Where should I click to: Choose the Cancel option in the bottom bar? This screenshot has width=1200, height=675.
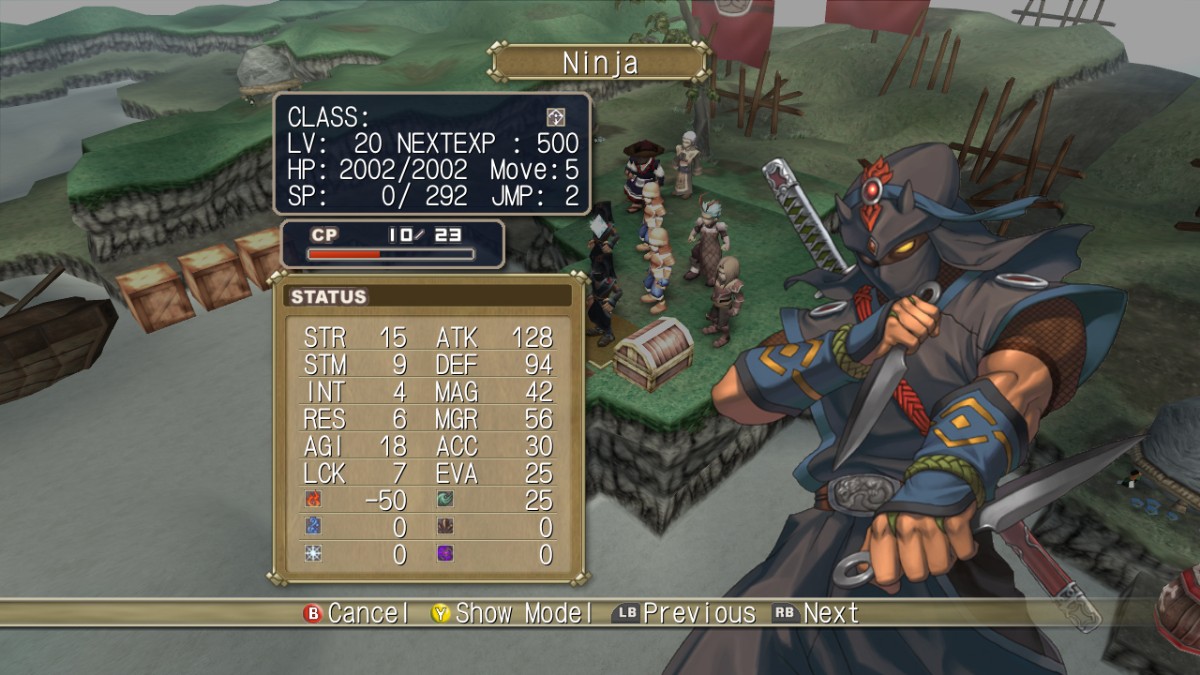[x=357, y=613]
